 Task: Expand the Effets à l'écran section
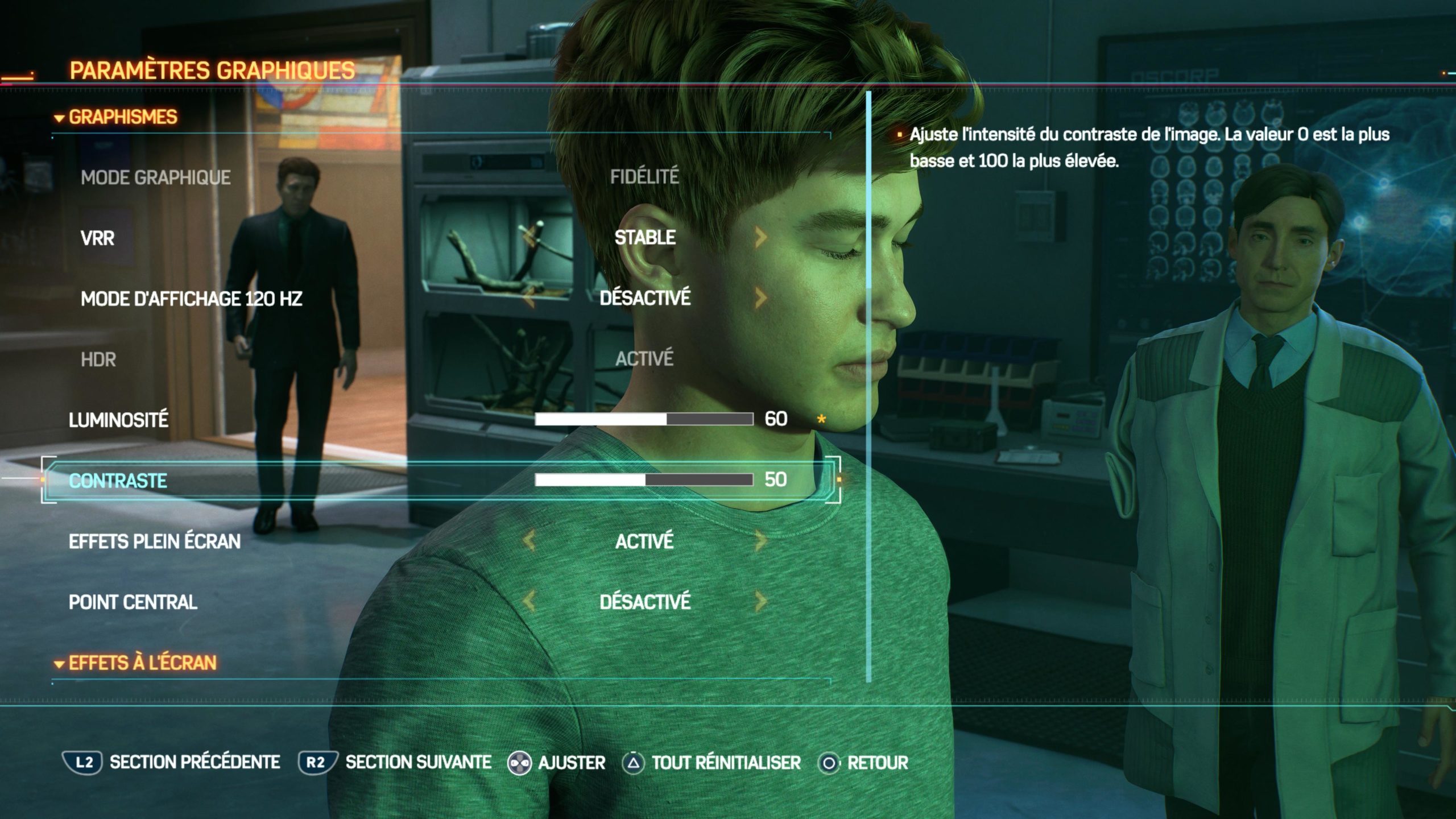click(x=135, y=663)
